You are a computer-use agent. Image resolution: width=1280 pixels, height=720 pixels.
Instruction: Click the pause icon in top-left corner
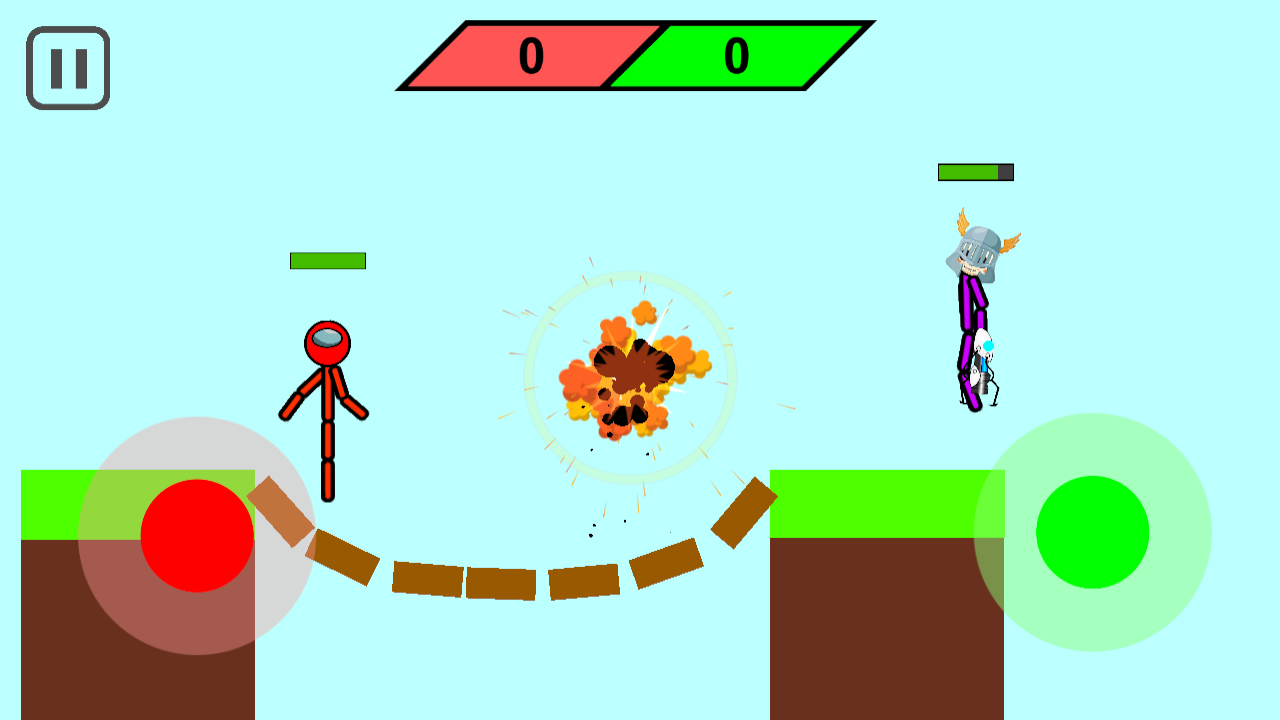coord(66,66)
